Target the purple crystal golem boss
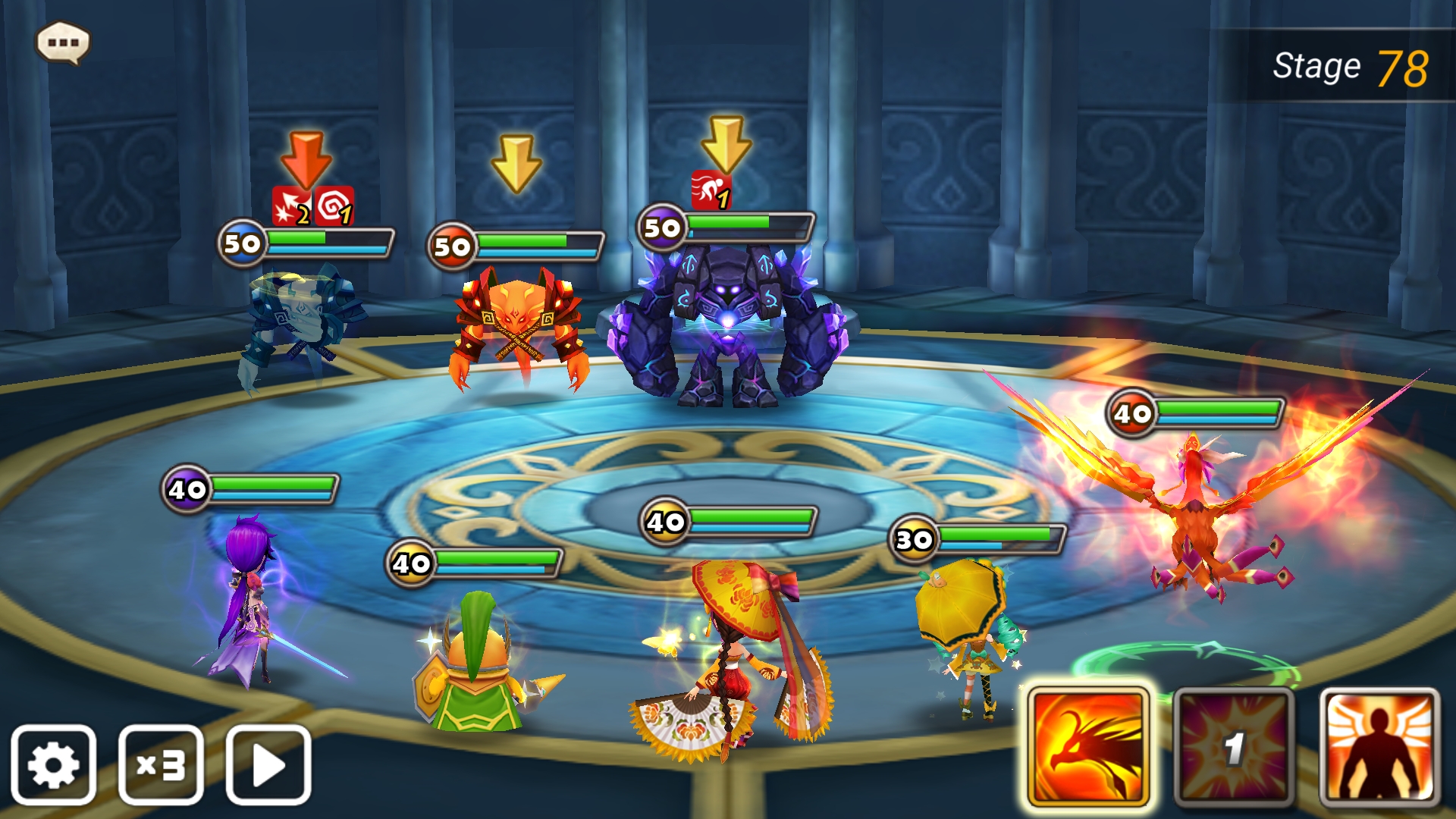Viewport: 1456px width, 819px height. click(728, 326)
